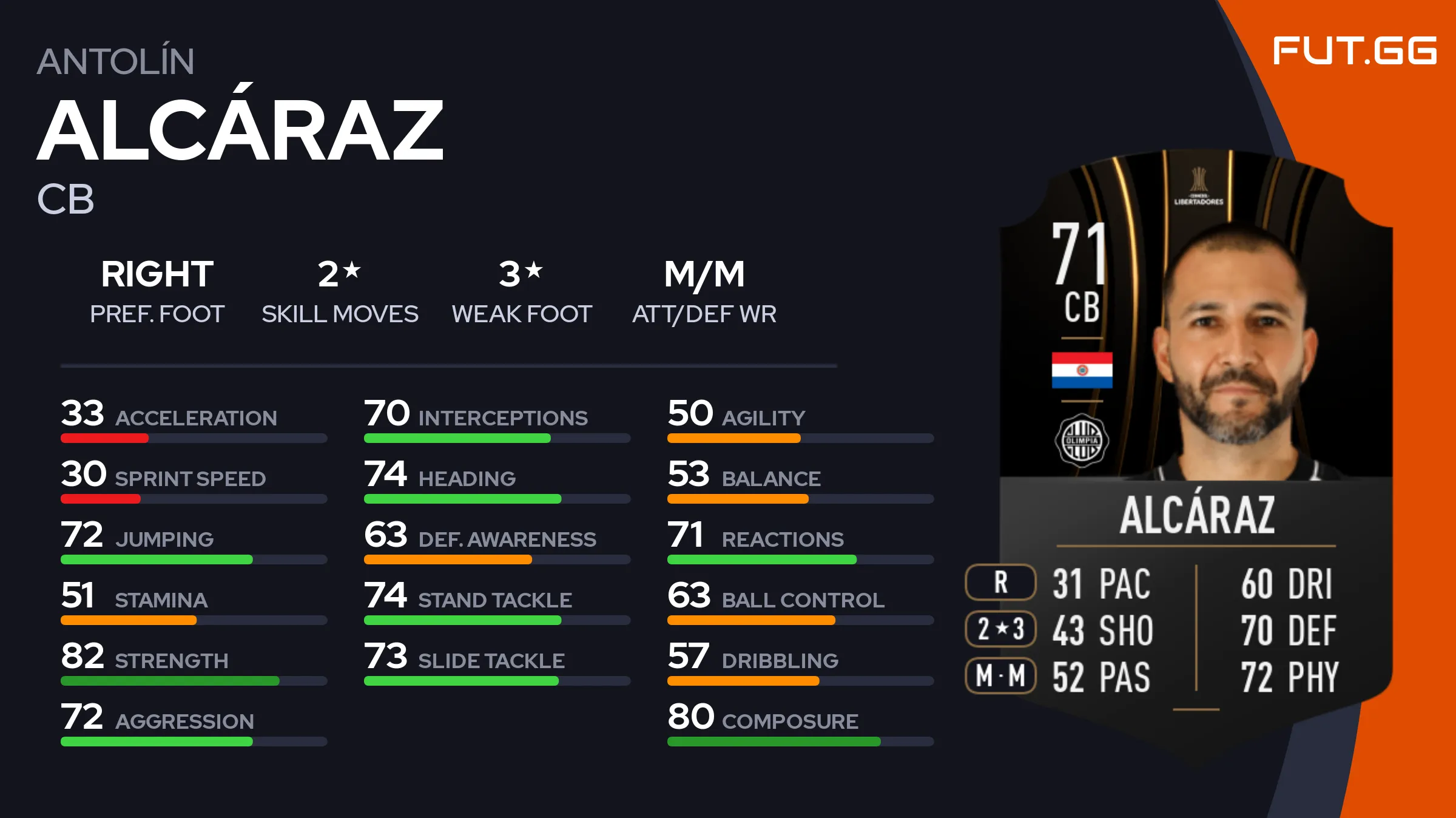The height and width of the screenshot is (818, 1456).
Task: Click the FUT.GG logo
Action: pos(1354,50)
